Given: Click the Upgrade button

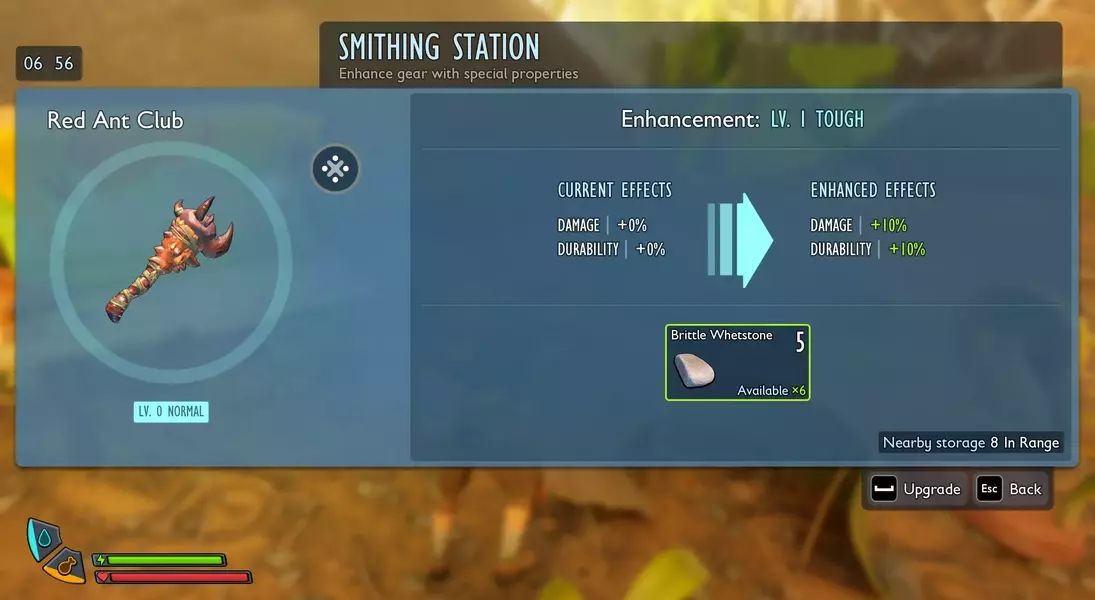Looking at the screenshot, I should 916,489.
